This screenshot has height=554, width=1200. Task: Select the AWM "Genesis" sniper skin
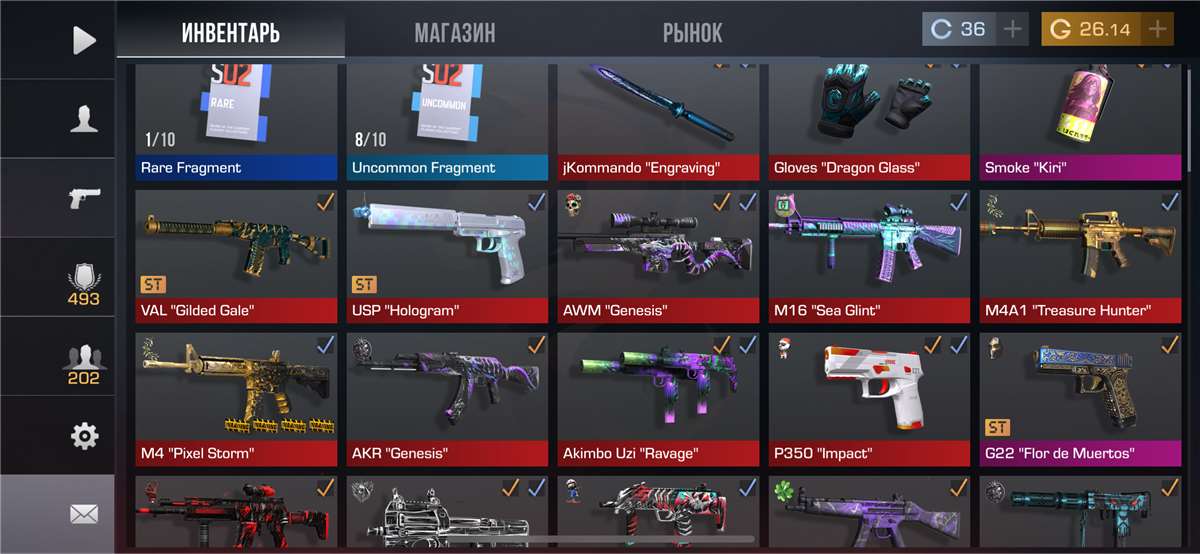[658, 255]
